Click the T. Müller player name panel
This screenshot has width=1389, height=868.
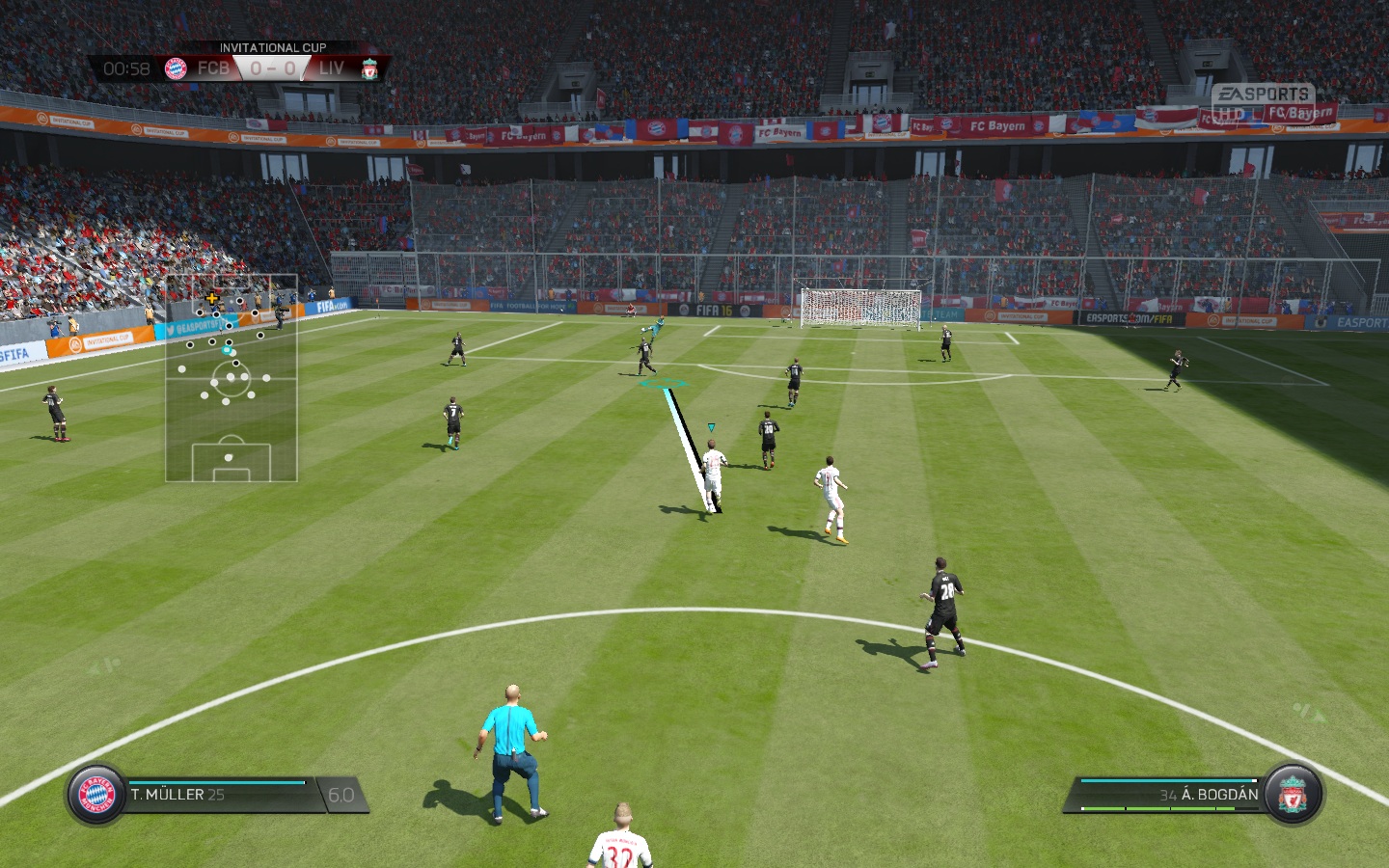point(220,795)
